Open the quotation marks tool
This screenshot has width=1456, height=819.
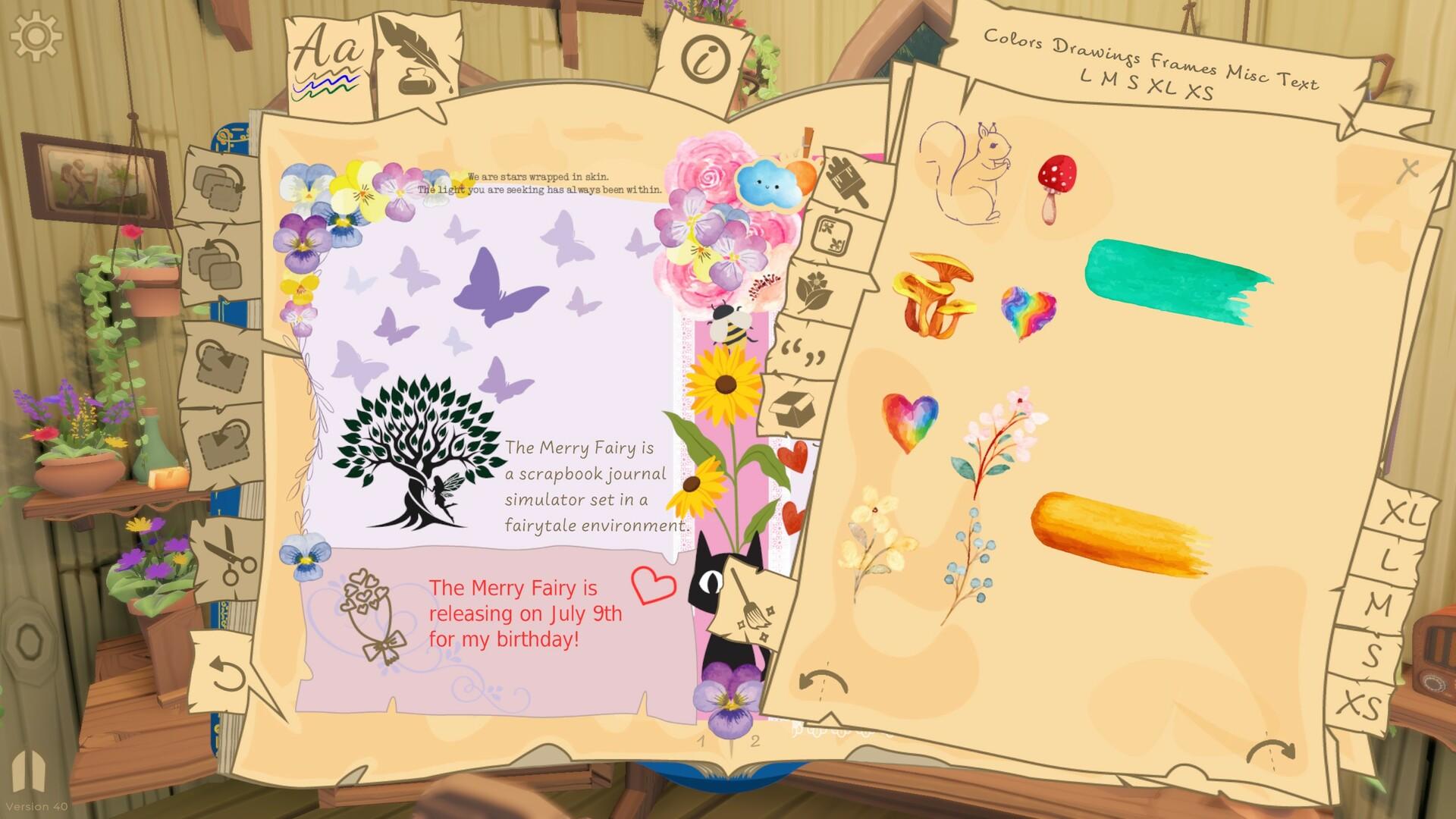click(802, 351)
